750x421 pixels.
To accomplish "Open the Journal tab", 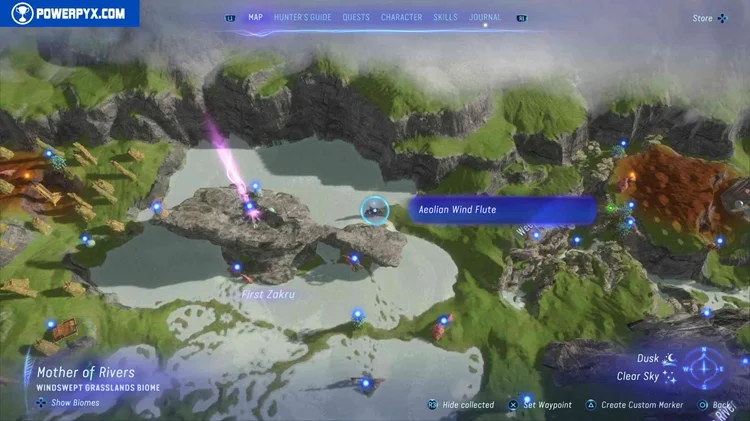I will click(485, 17).
